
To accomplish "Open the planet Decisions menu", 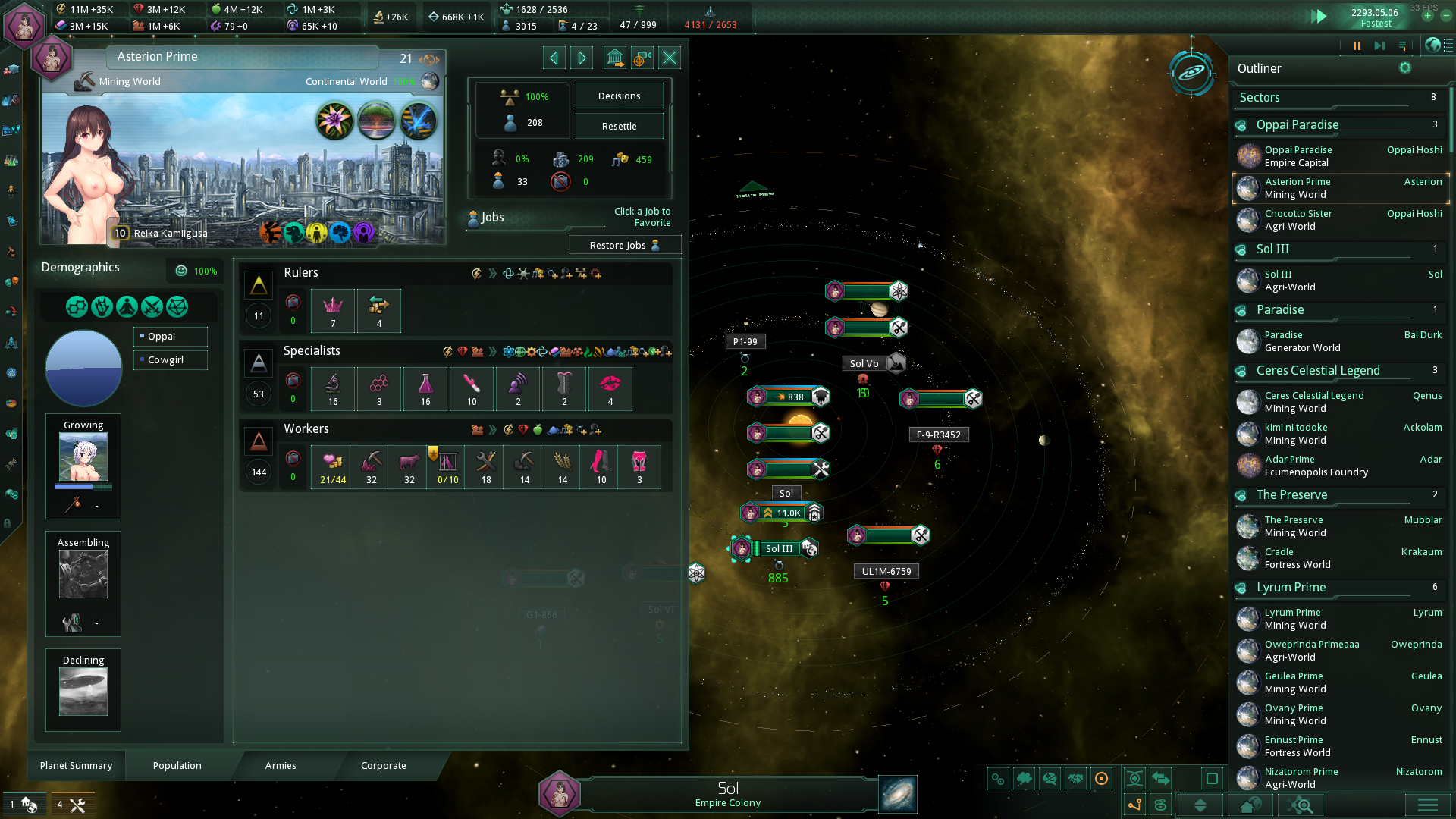I will pyautogui.click(x=619, y=96).
